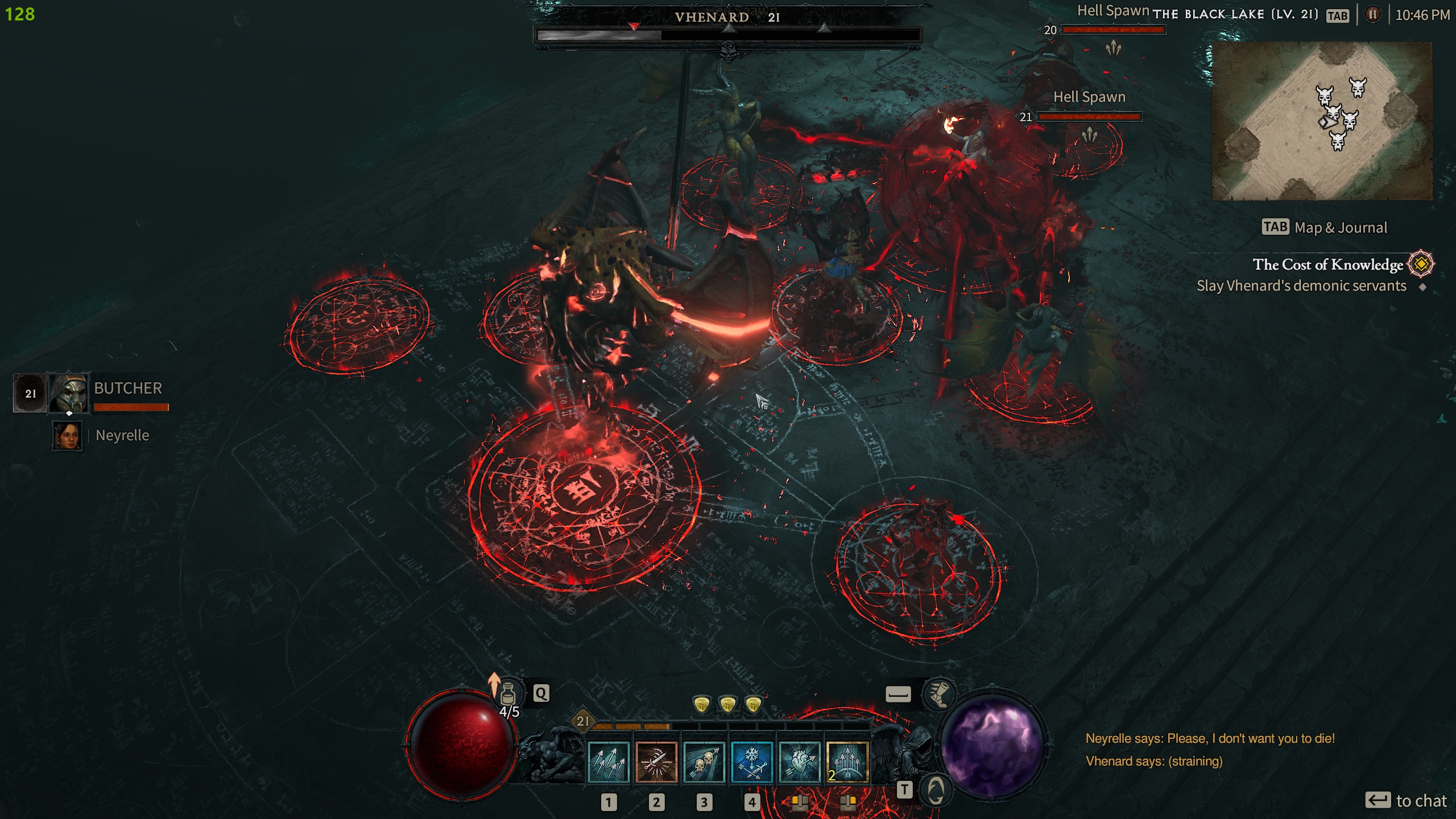Screen dimensions: 1456x819
Task: Cast the twin-skull arrow skill
Action: 704,763
